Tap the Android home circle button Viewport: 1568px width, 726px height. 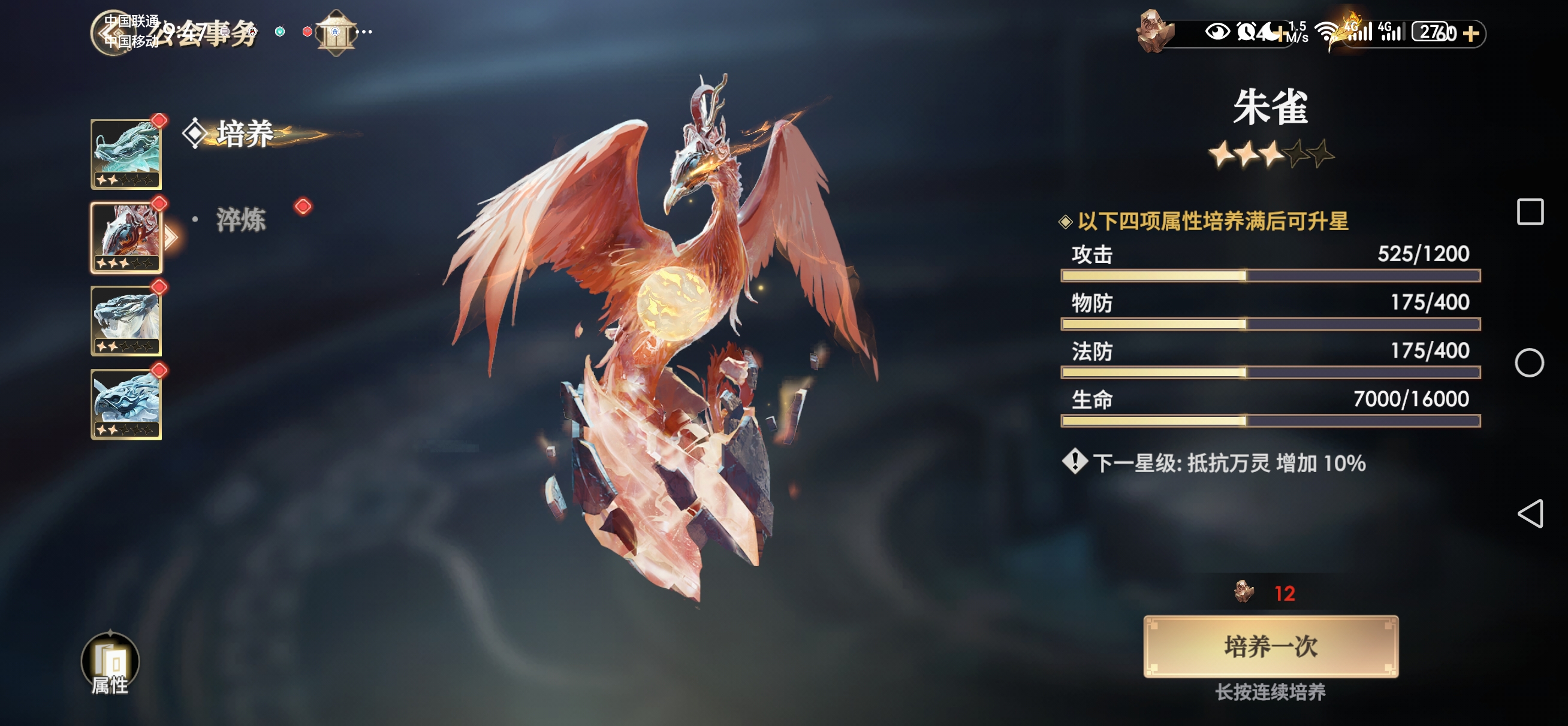[x=1529, y=362]
